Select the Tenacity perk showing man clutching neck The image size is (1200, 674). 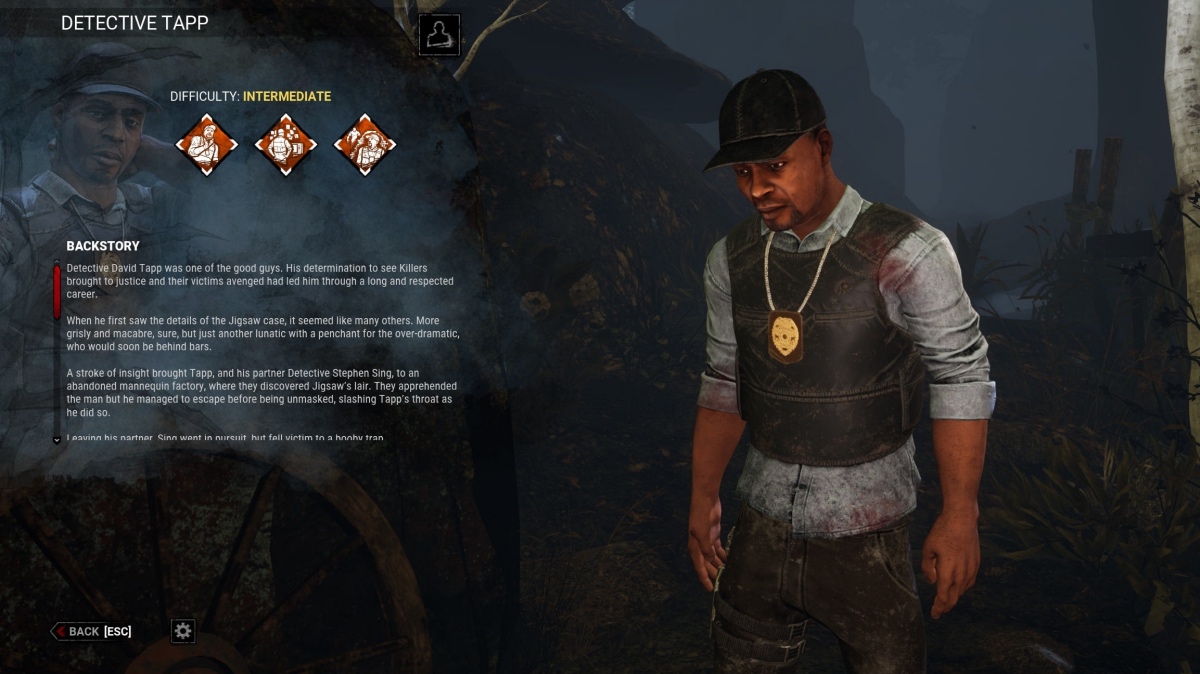pos(207,144)
